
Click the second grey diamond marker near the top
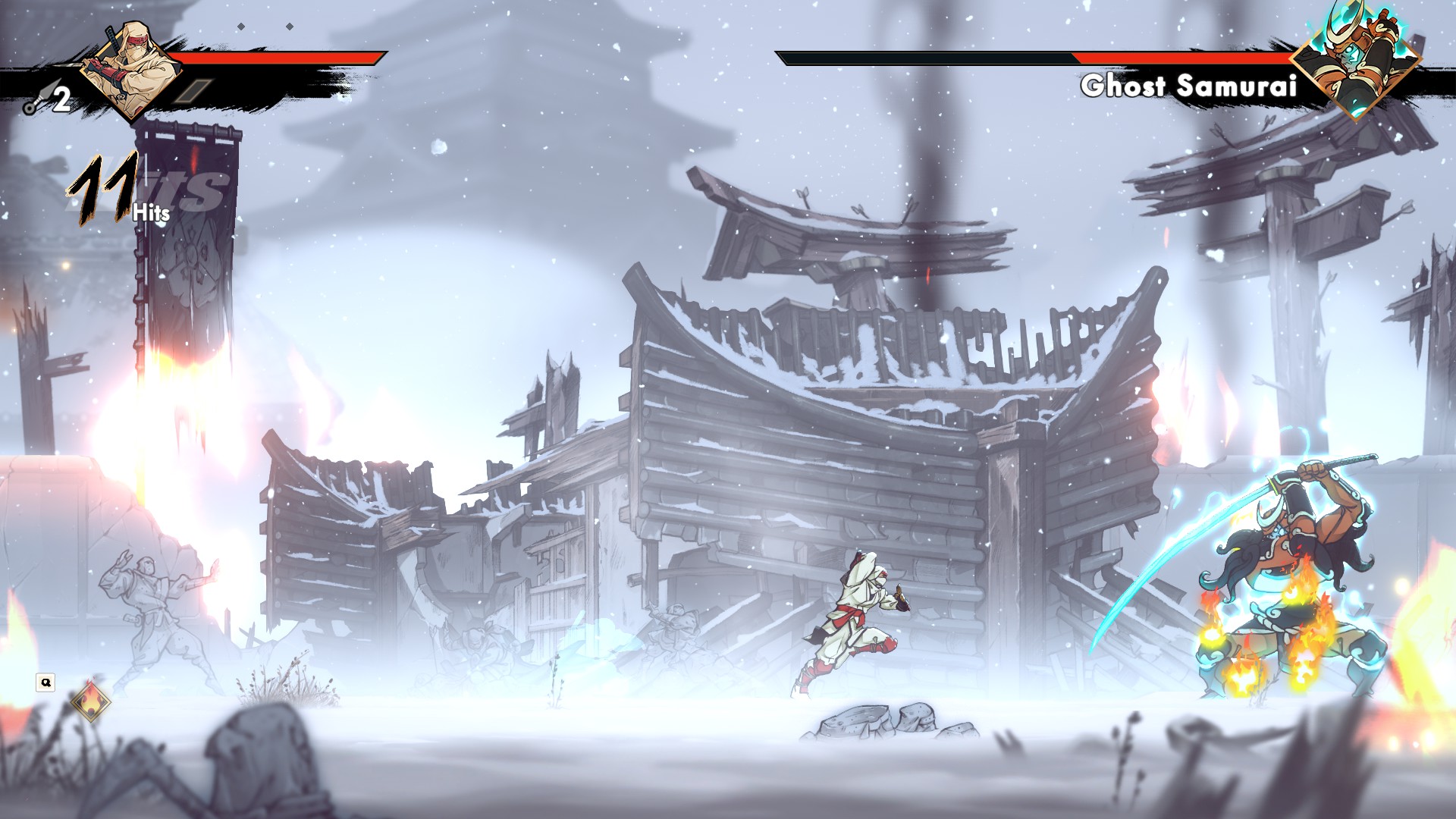(289, 27)
